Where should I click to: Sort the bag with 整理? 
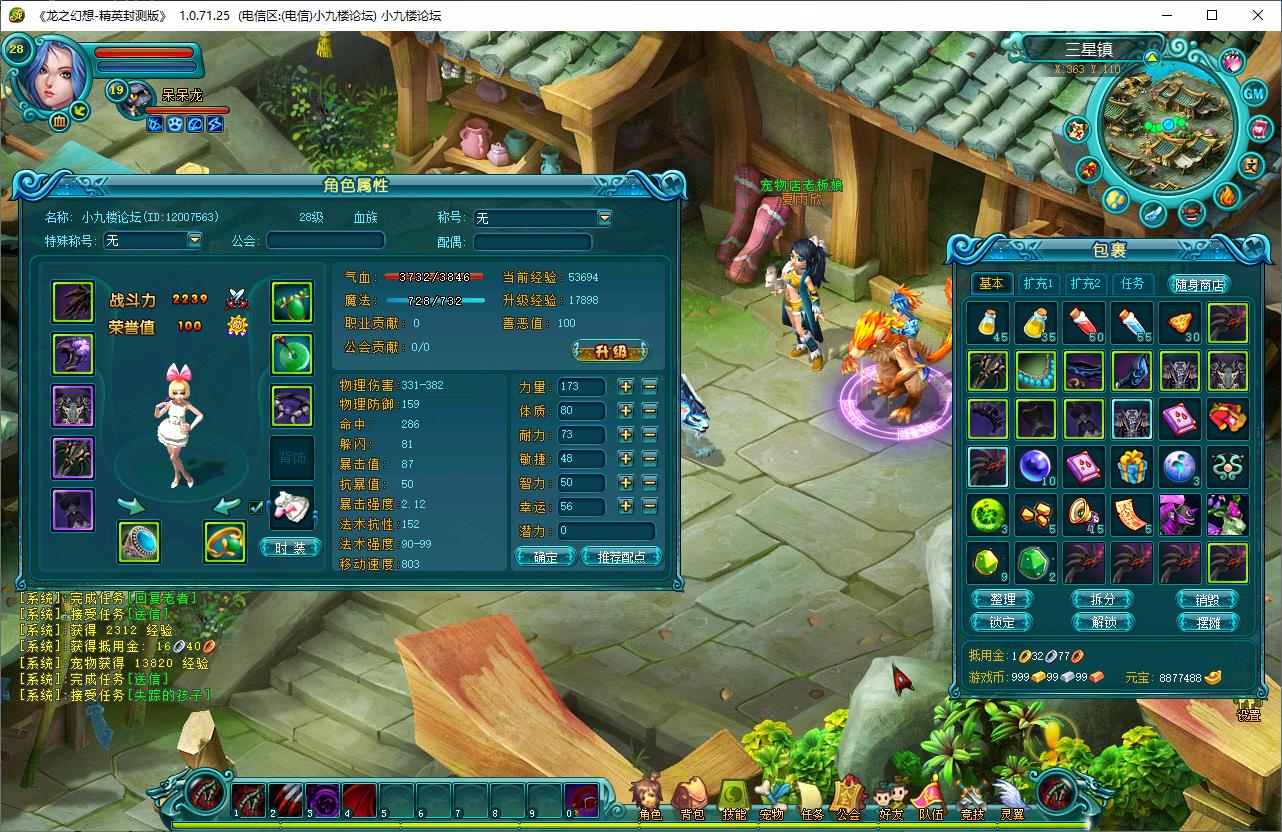(1002, 599)
